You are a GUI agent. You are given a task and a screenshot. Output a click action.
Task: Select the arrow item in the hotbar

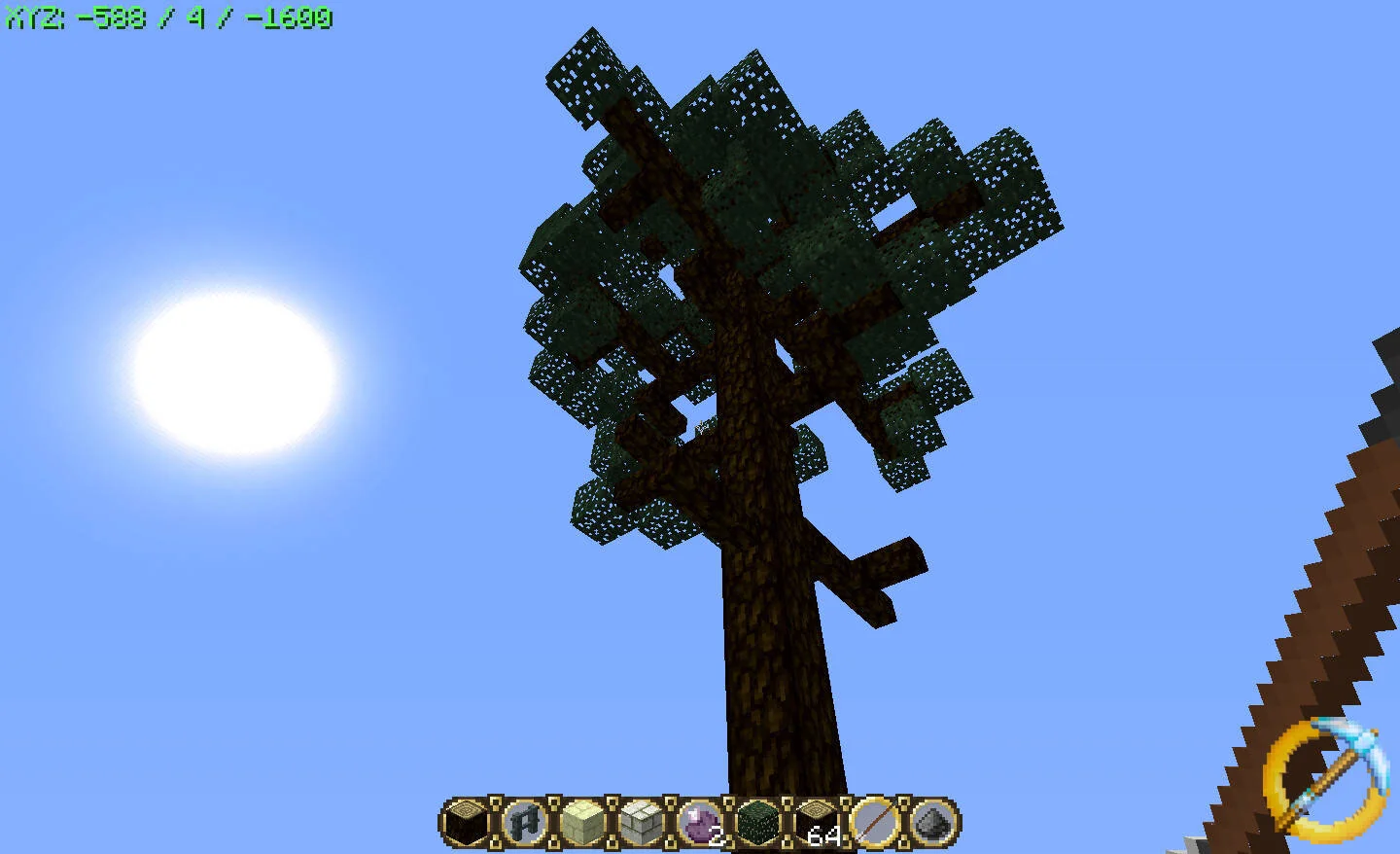pos(873,824)
